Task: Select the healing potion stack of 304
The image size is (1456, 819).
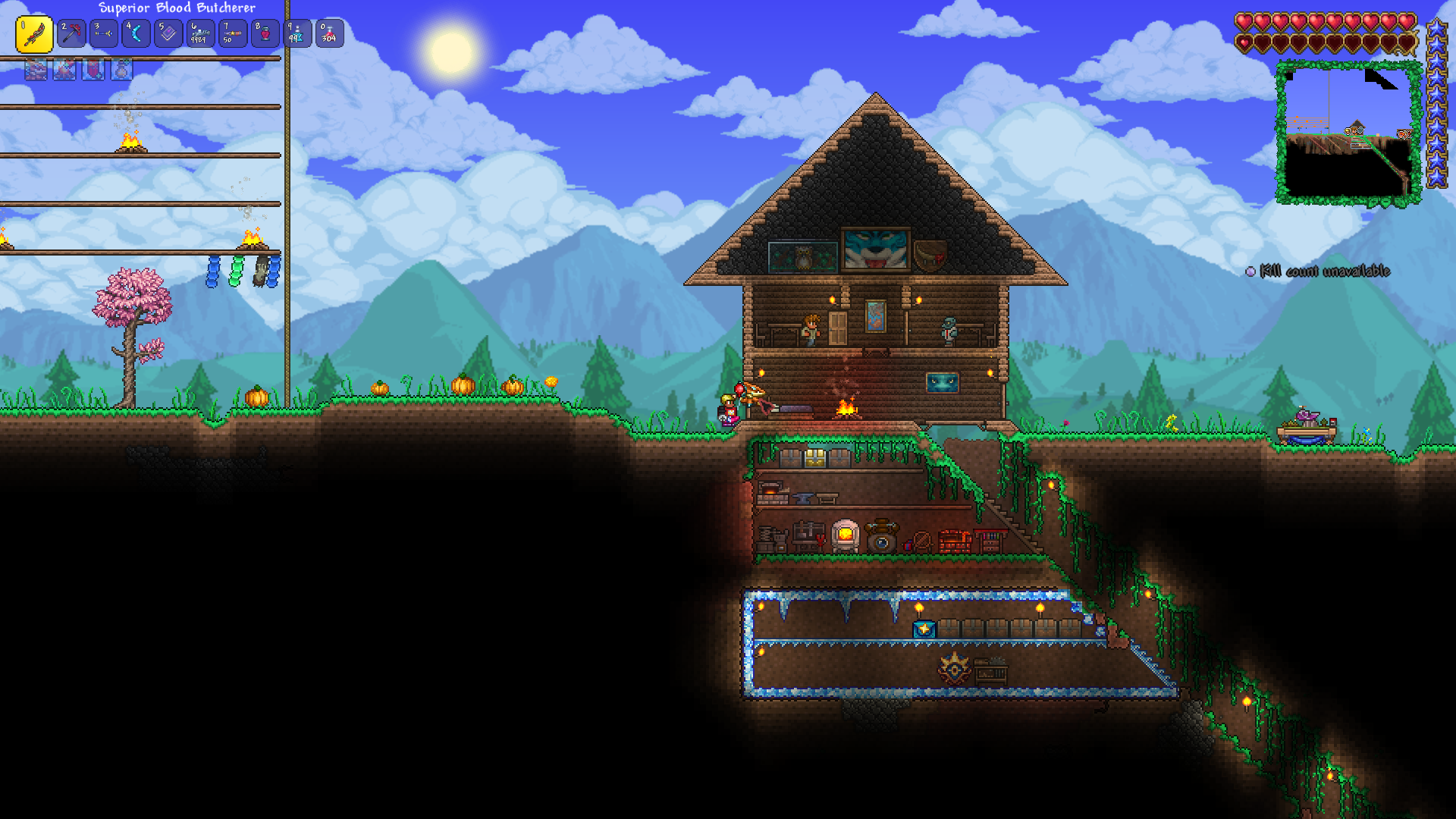Action: (x=330, y=33)
